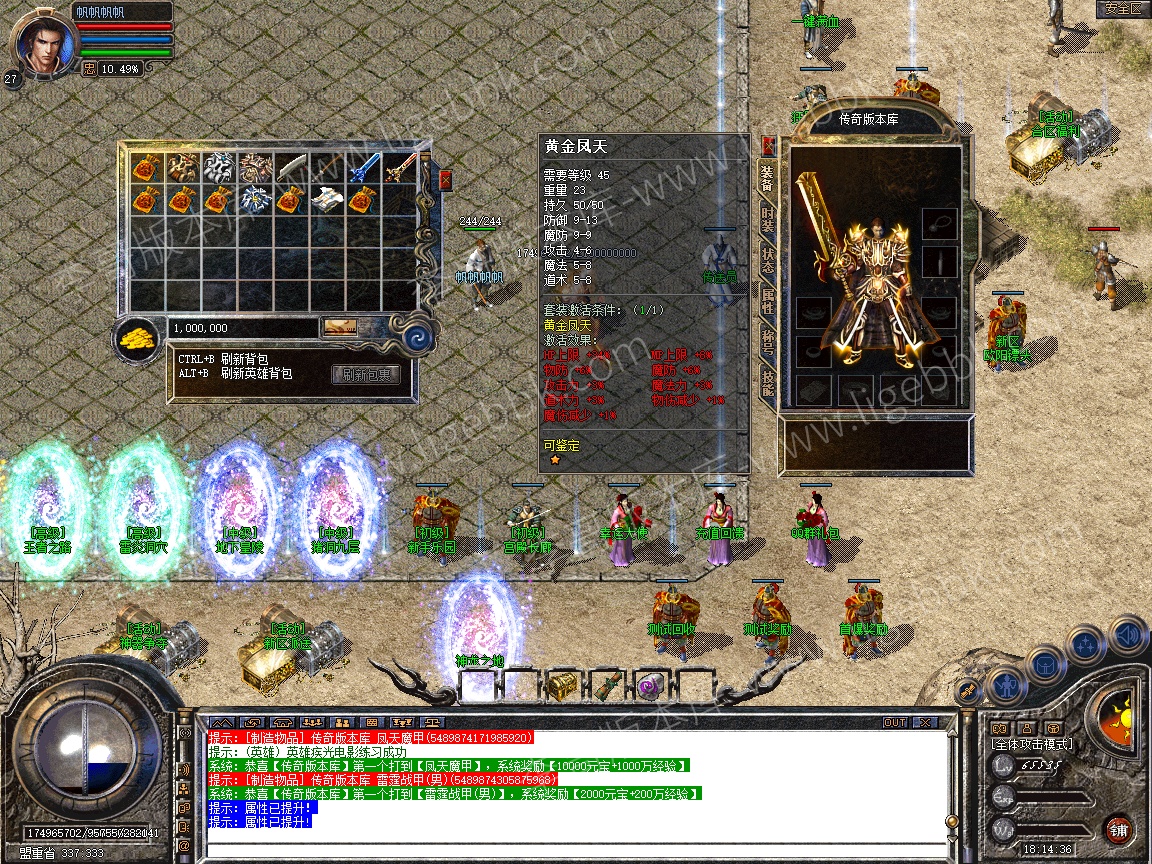Open the VIP scroll button in bag
The image size is (1152, 864).
tap(340, 327)
